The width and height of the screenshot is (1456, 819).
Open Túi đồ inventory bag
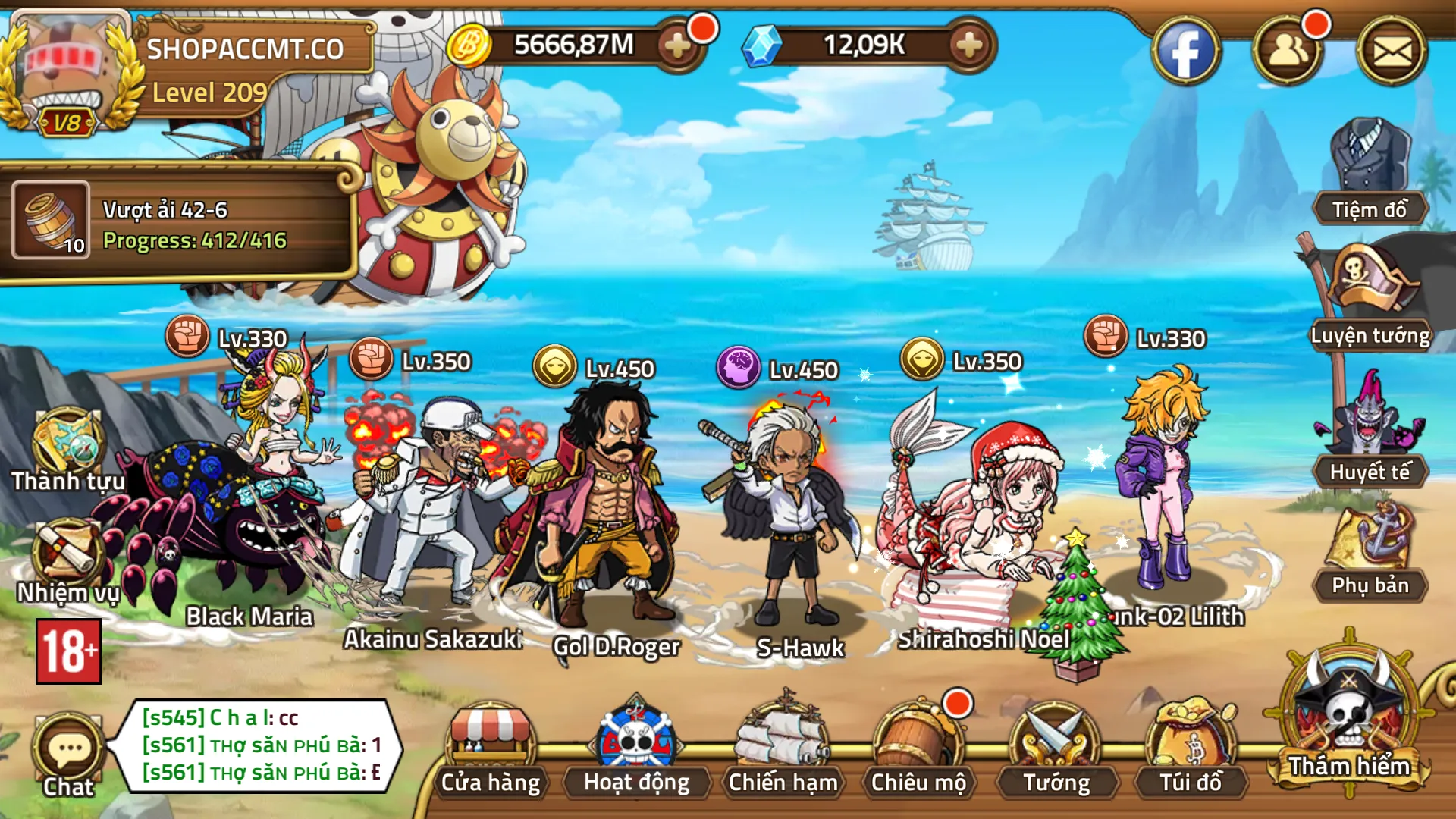1191,751
